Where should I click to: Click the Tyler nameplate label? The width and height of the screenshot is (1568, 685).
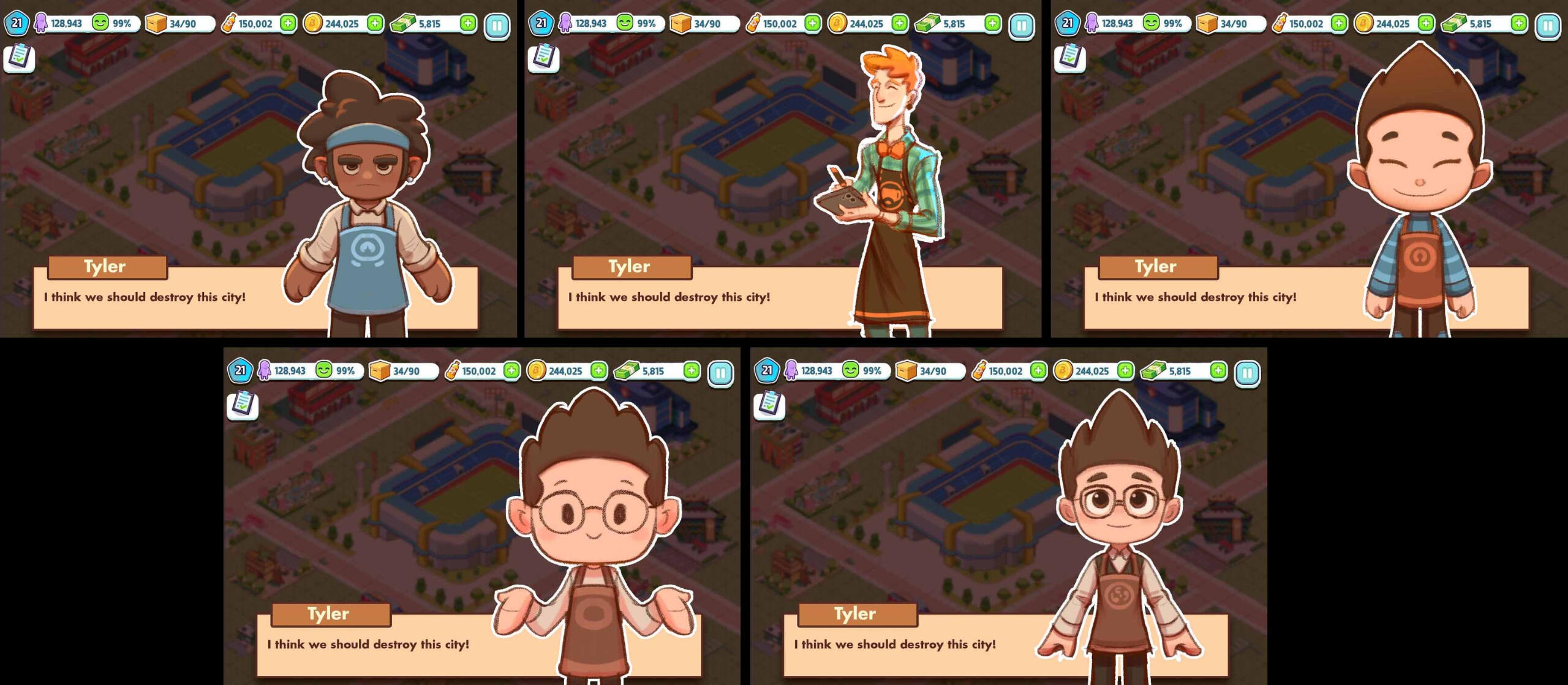tap(108, 266)
